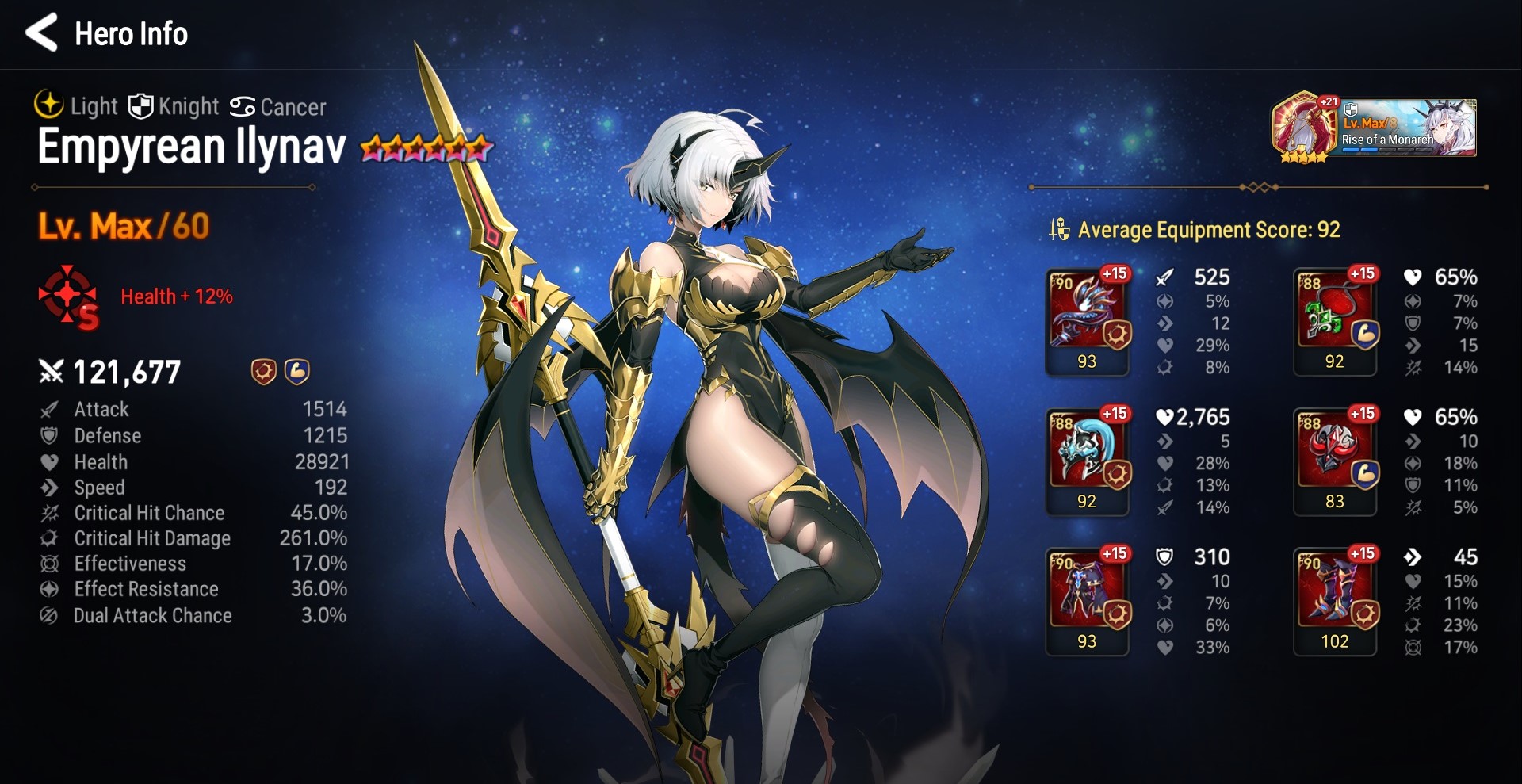This screenshot has height=784, width=1522.
Task: Select the necklace equipment slot scored 92
Action: (x=1335, y=319)
